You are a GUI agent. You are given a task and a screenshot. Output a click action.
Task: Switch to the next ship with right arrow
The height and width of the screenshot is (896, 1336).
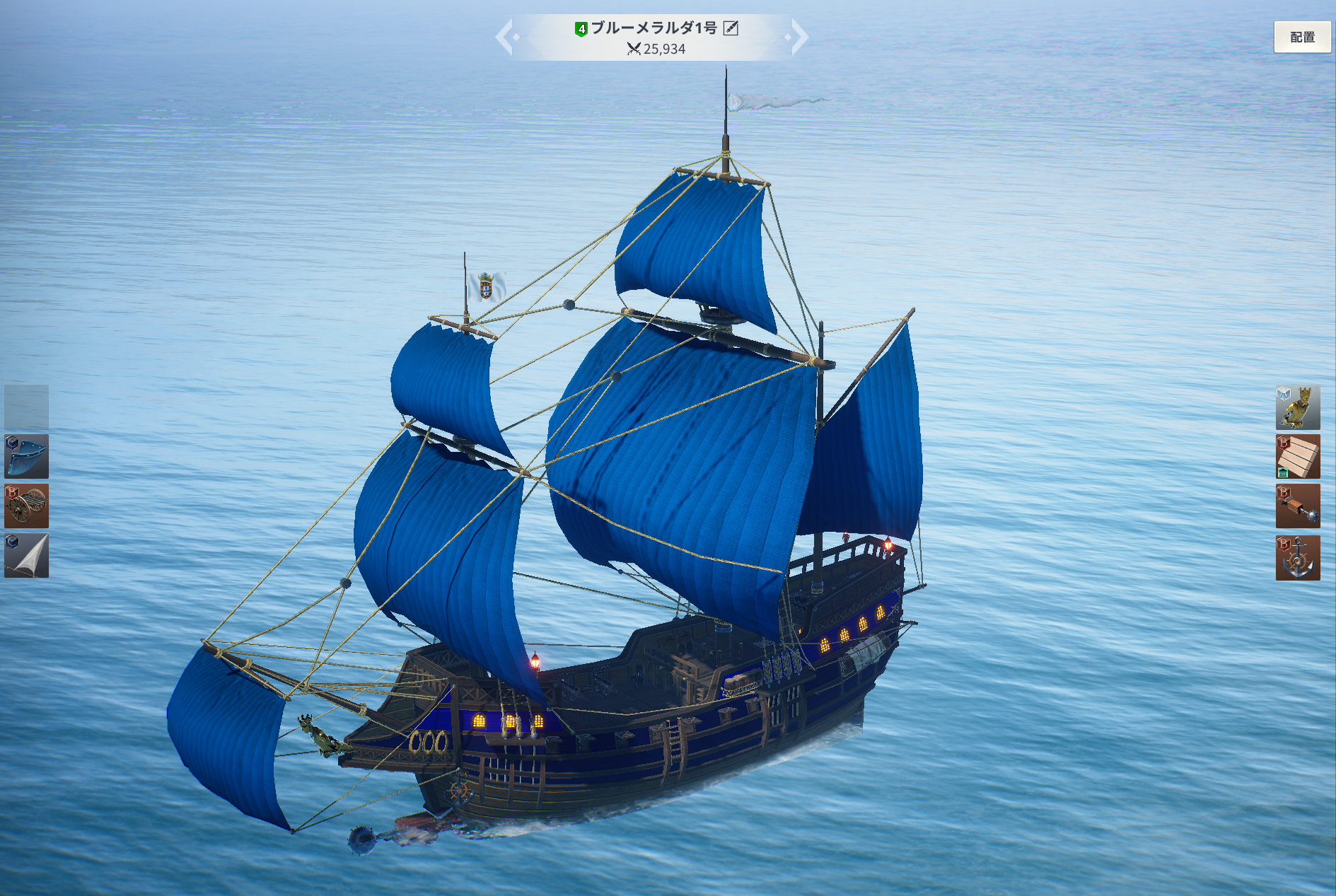798,37
